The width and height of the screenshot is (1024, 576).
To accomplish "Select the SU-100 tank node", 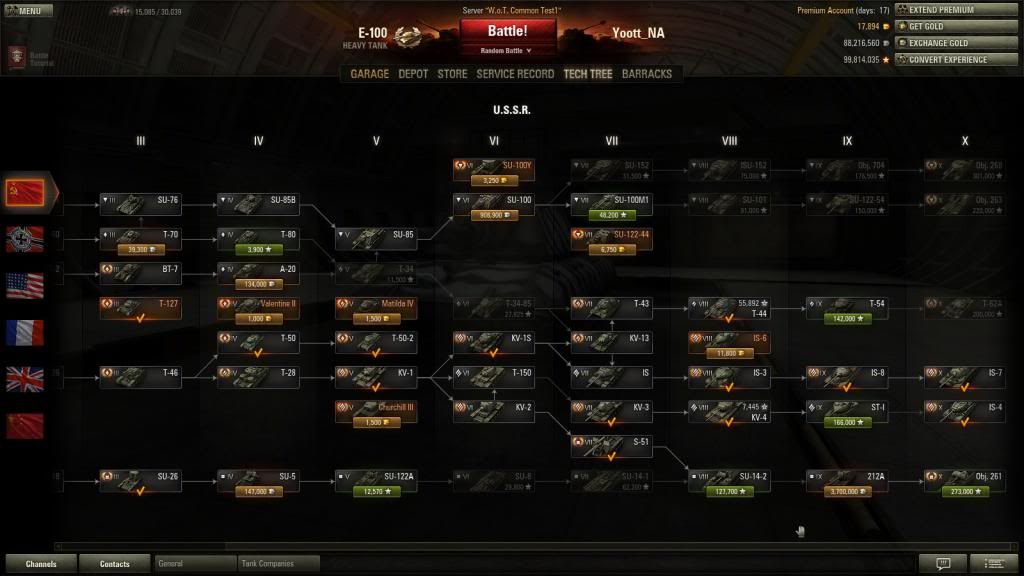I will tap(494, 200).
